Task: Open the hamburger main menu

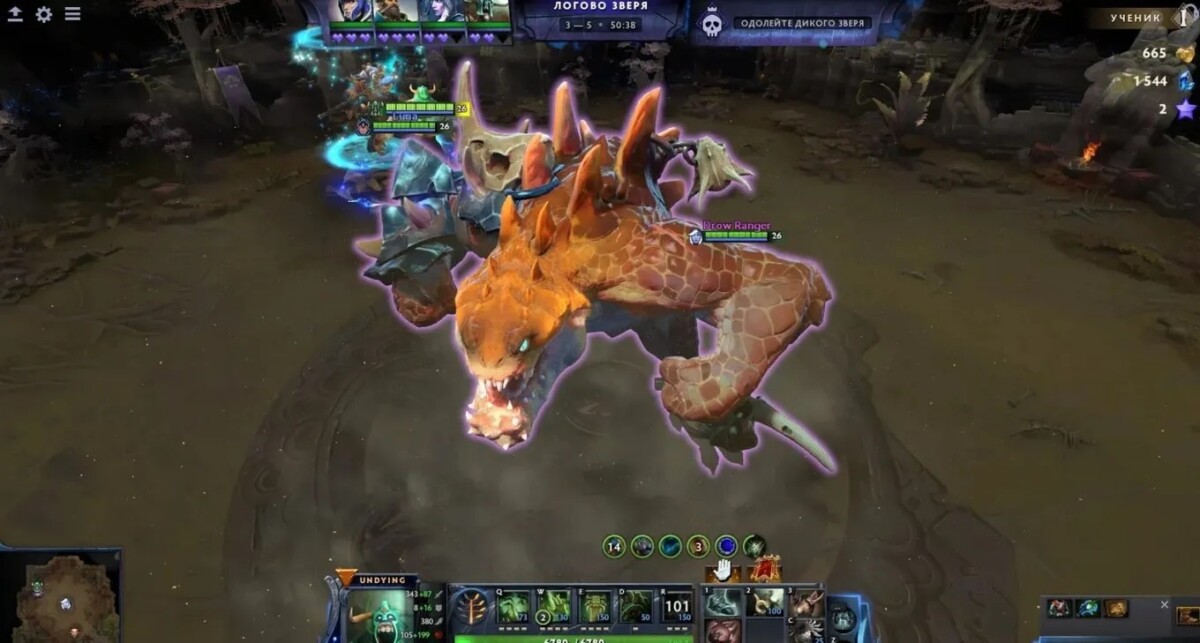Action: [x=73, y=14]
